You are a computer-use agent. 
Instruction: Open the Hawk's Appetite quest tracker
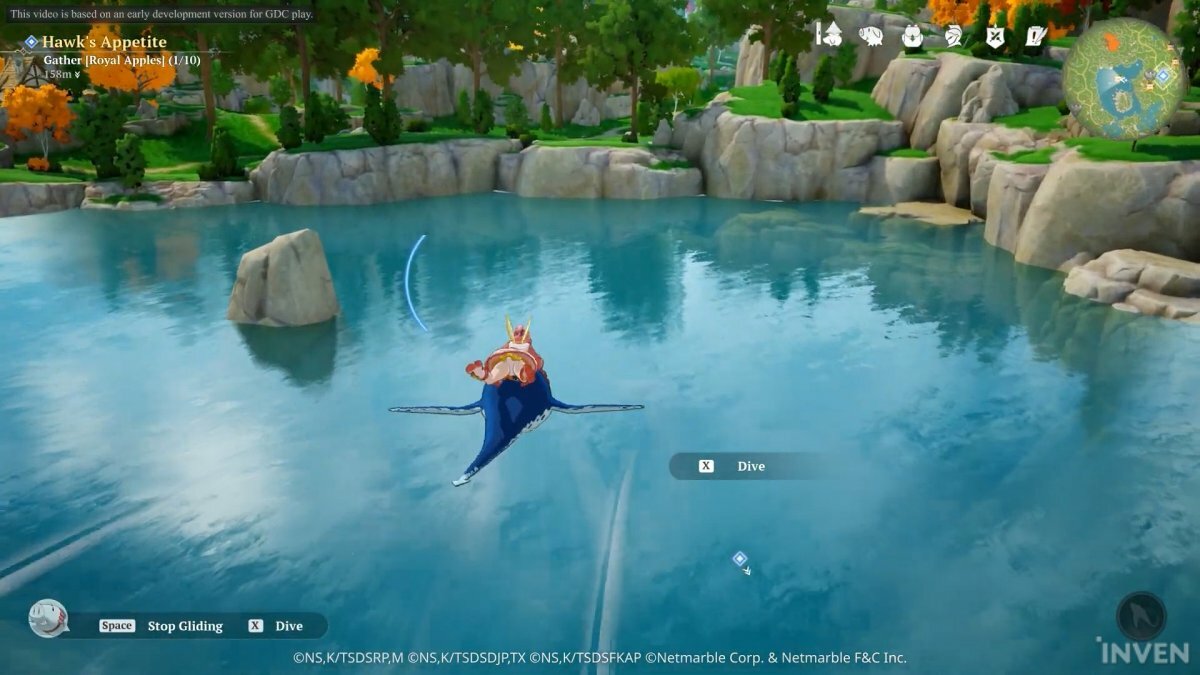(104, 42)
